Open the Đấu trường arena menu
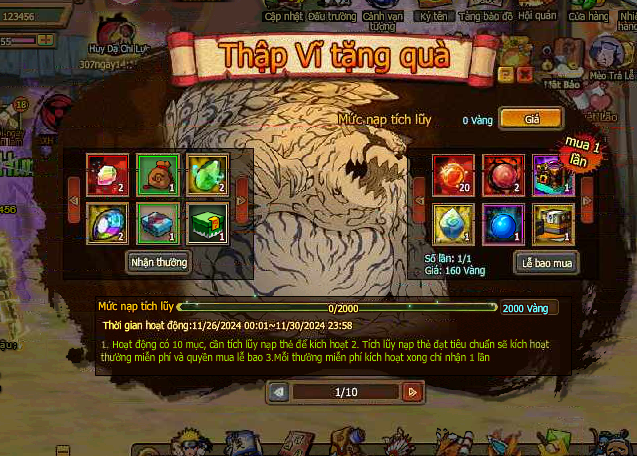 click(331, 15)
